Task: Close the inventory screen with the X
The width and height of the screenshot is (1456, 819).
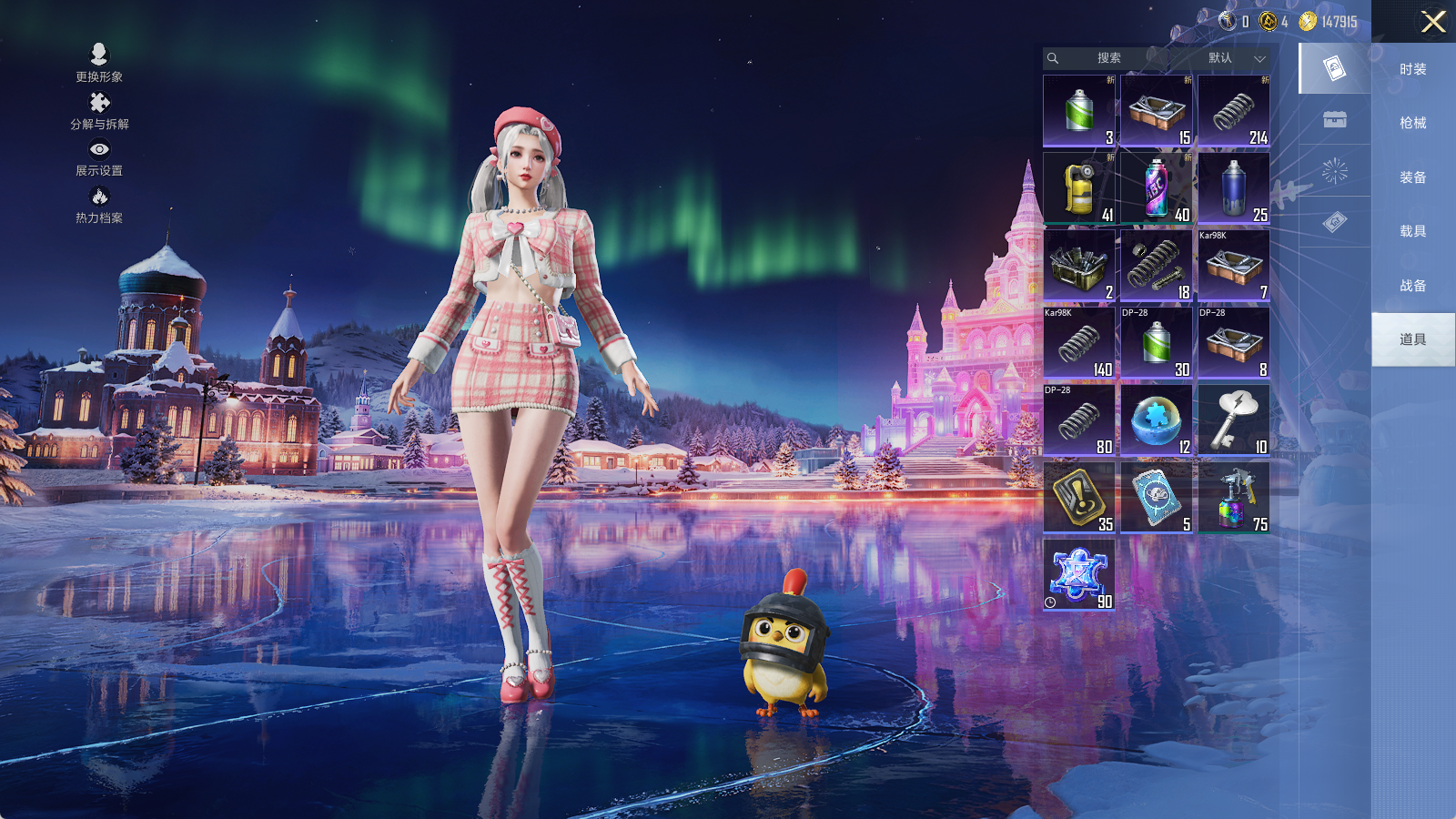Action: coord(1433,22)
